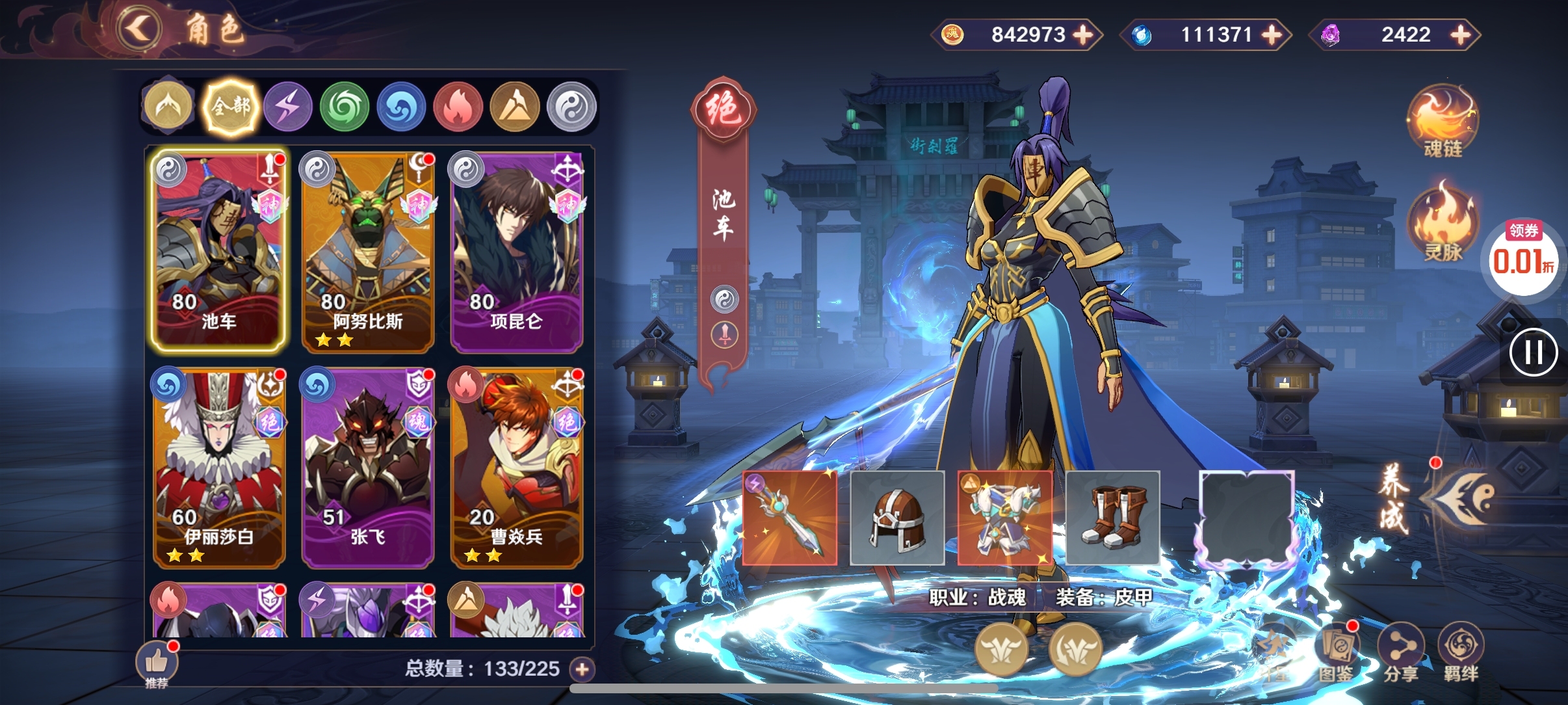
Task: Select the 全部 (all) element filter
Action: (230, 107)
